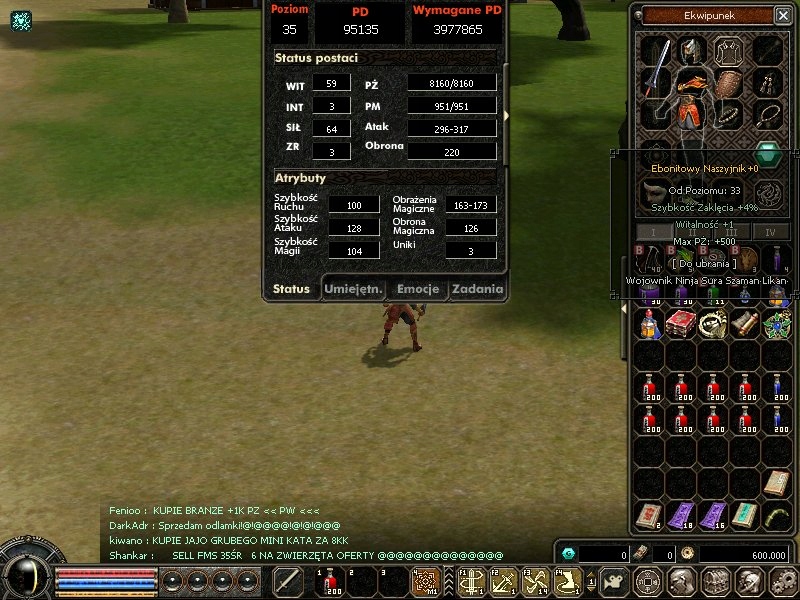Click the sword attack button on bottom bar
This screenshot has height=600, width=800.
click(288, 581)
